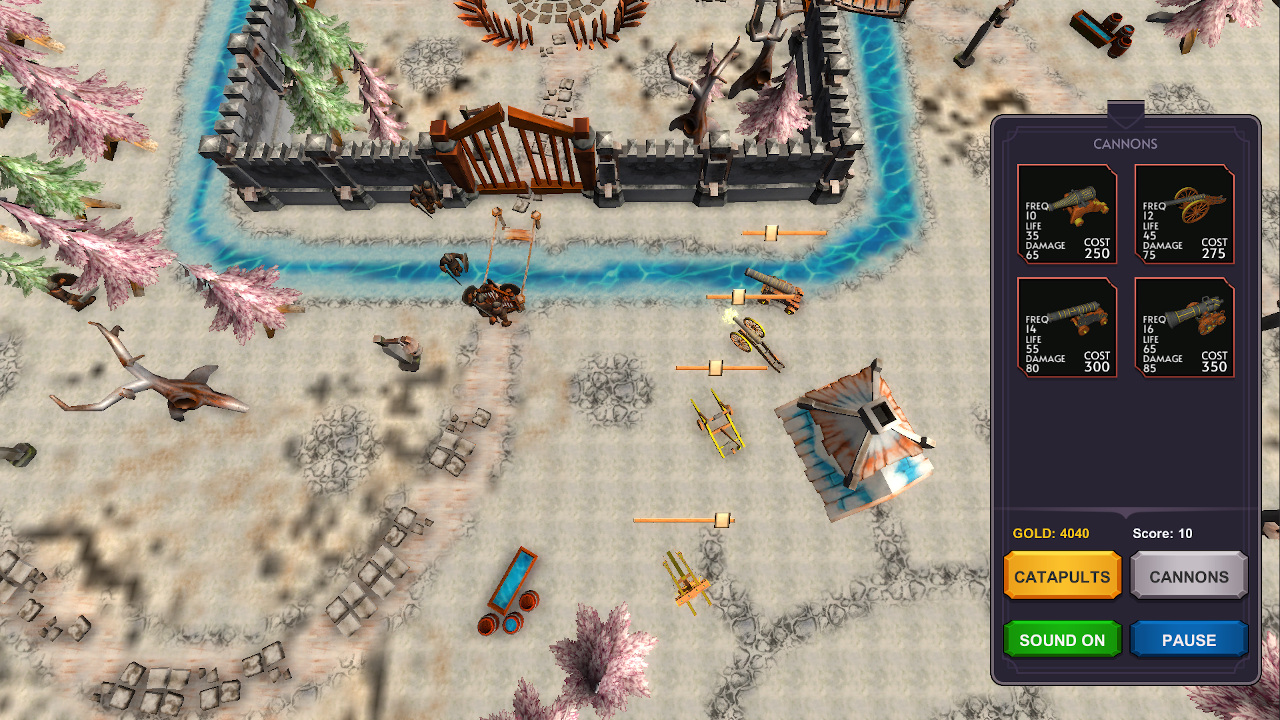Click the Score: 10 display

(x=1163, y=533)
